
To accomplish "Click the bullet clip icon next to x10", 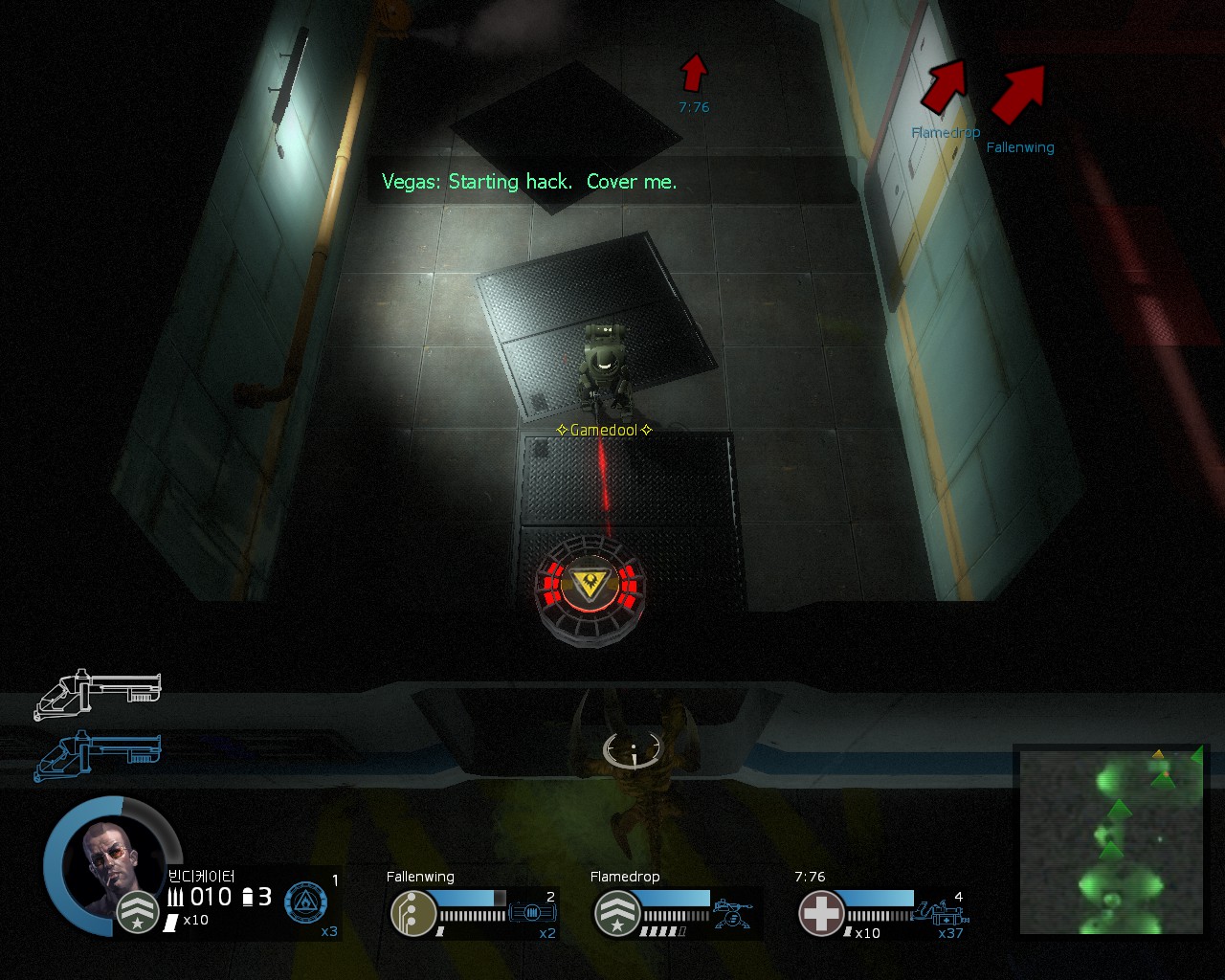I will tap(171, 922).
